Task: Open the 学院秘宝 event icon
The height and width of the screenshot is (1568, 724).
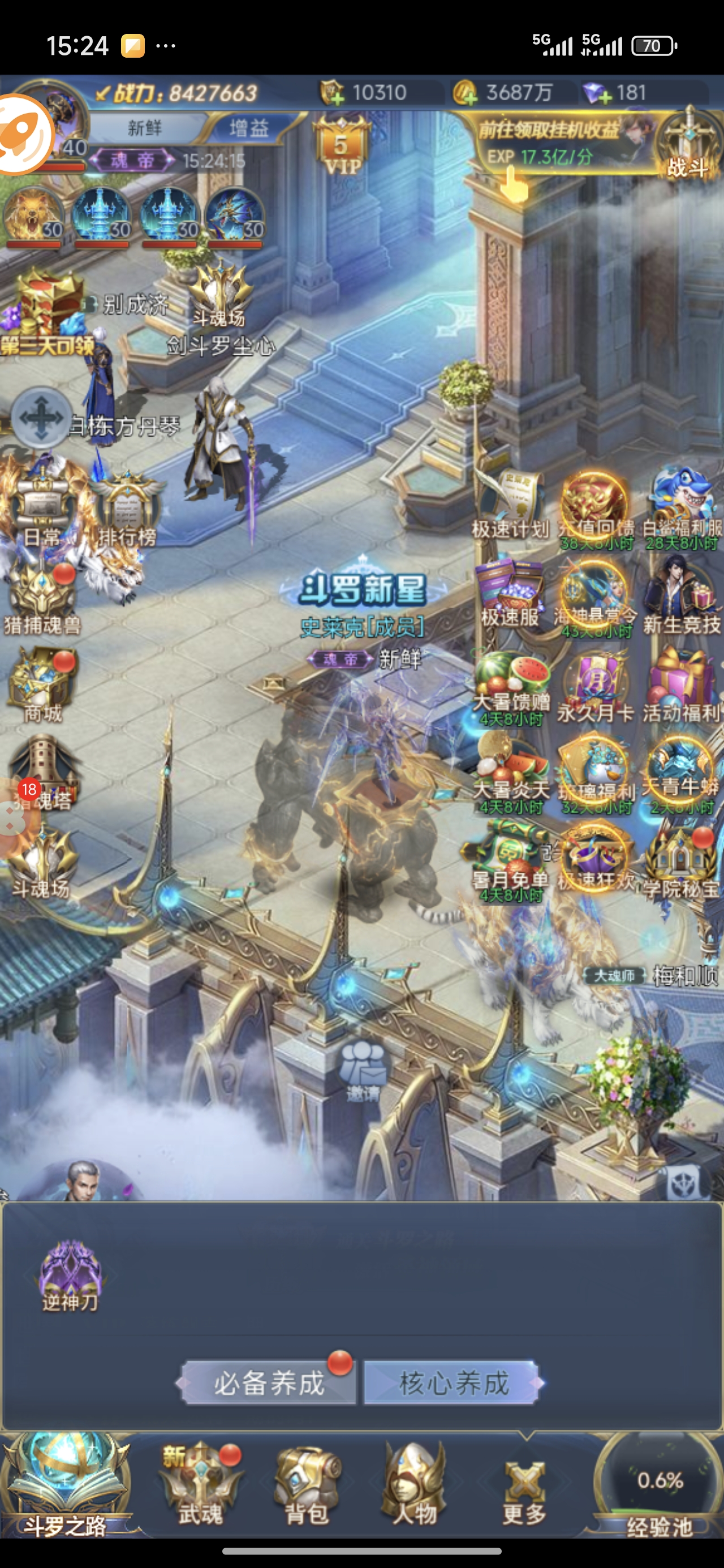Action: pyautogui.click(x=681, y=861)
